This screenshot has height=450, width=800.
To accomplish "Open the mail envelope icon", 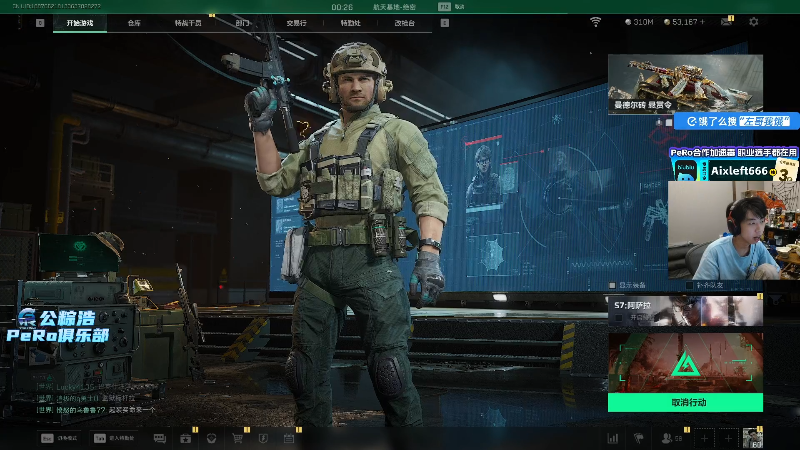I will click(x=727, y=22).
